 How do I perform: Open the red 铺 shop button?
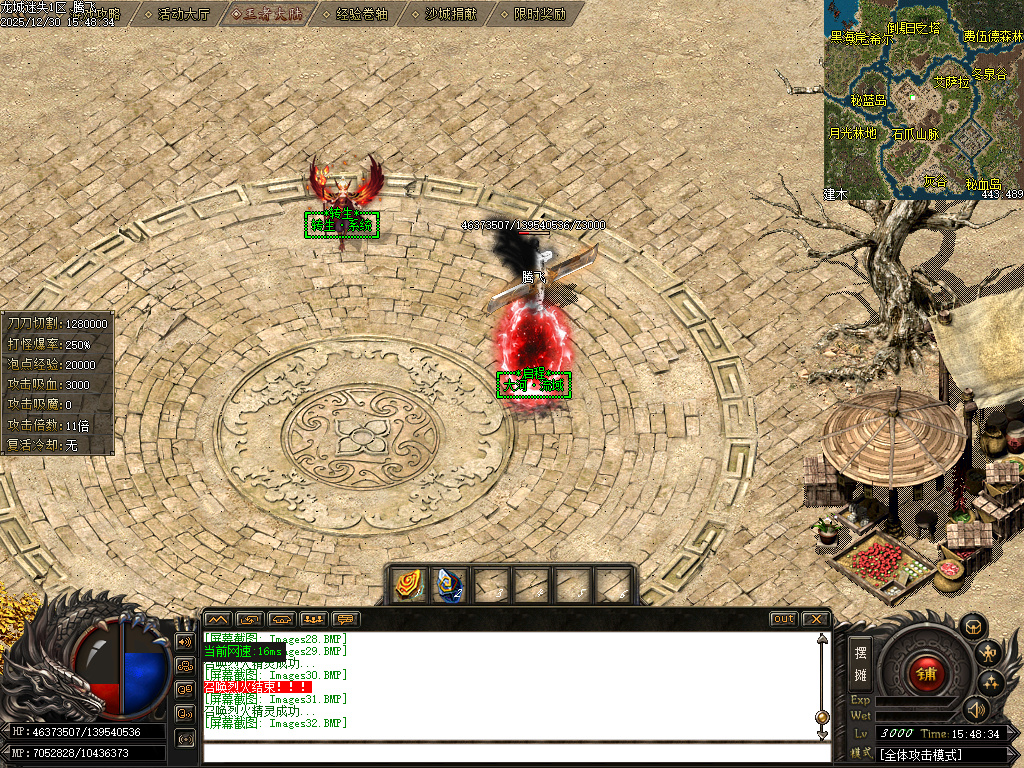click(926, 673)
